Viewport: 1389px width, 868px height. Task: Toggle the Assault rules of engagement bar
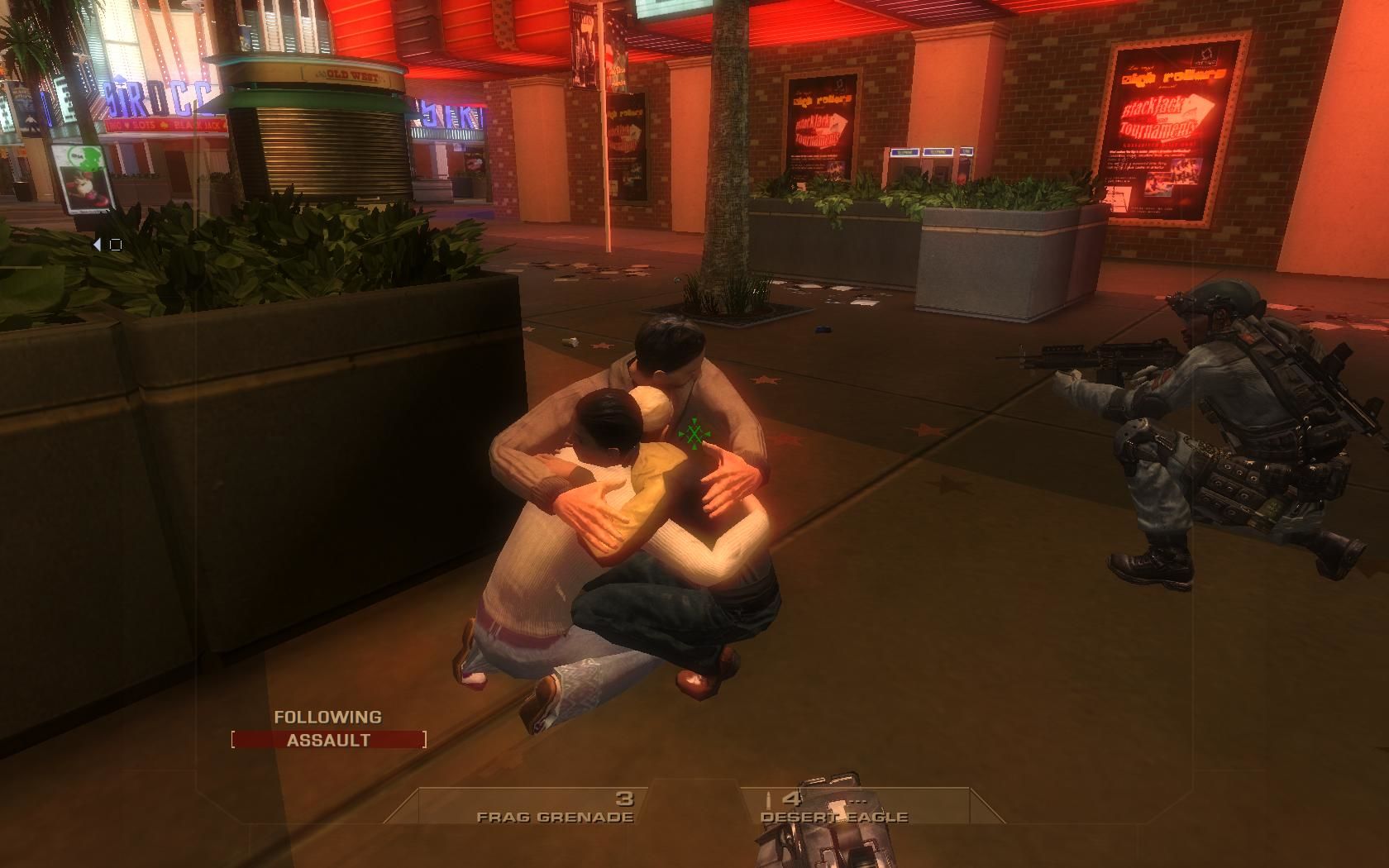point(328,740)
